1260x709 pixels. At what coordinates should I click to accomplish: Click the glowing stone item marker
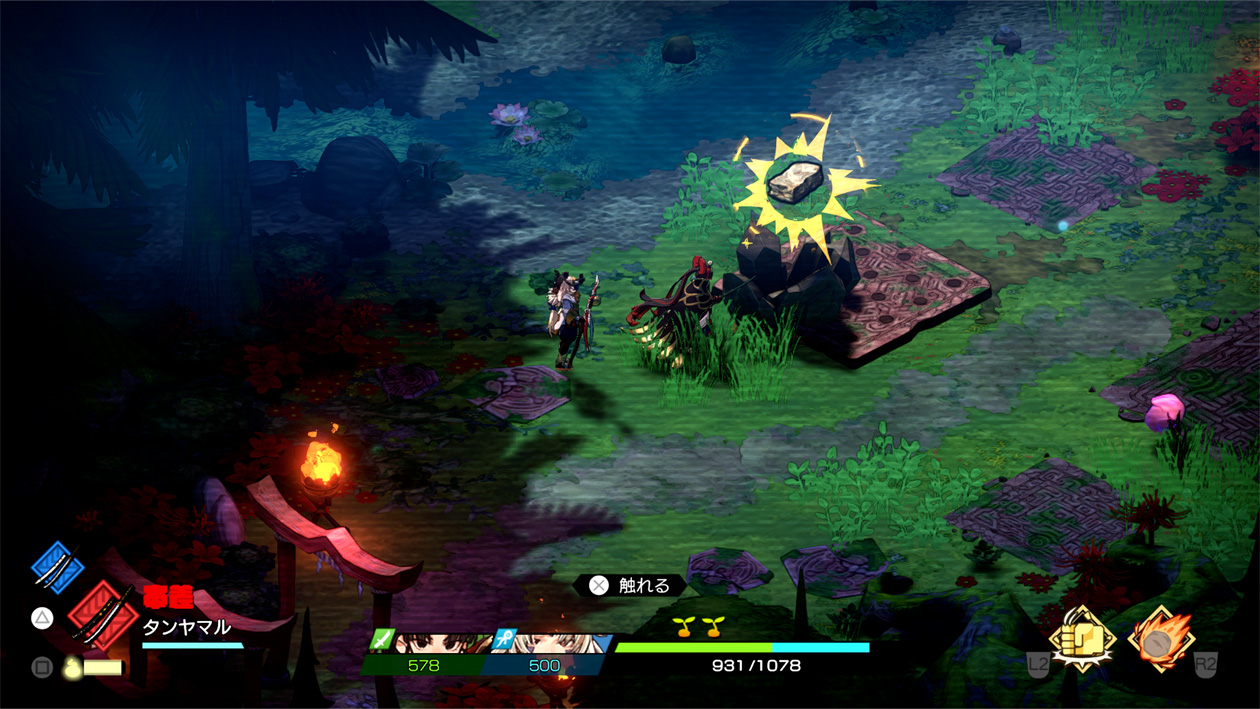tap(796, 181)
